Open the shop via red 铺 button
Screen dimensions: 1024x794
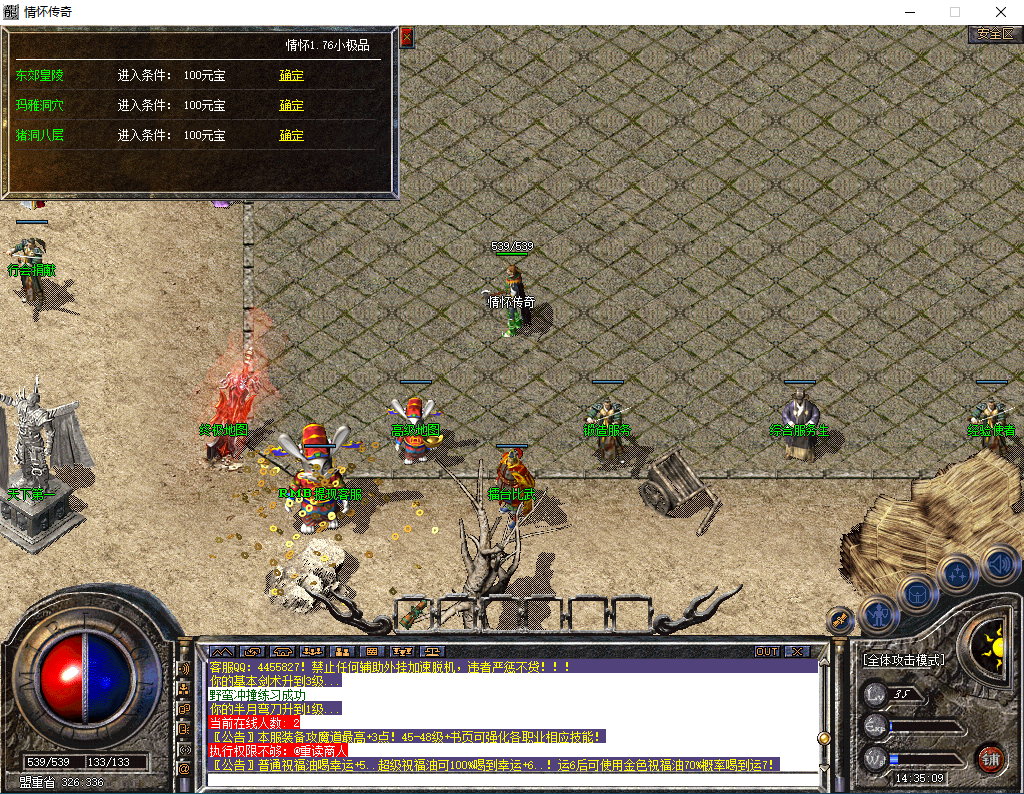pos(990,757)
